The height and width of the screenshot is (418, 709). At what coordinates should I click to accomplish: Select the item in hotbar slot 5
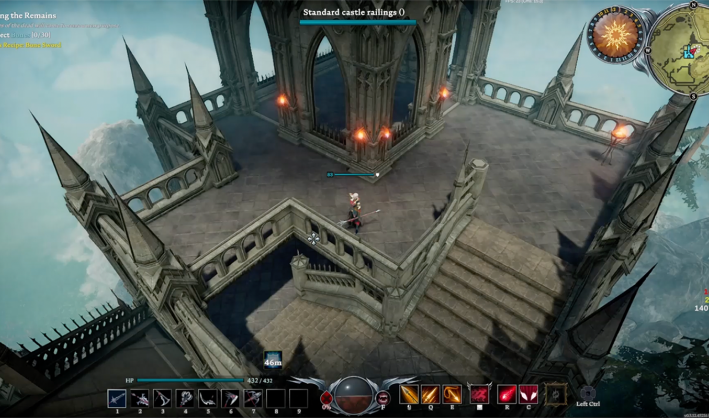pyautogui.click(x=208, y=398)
